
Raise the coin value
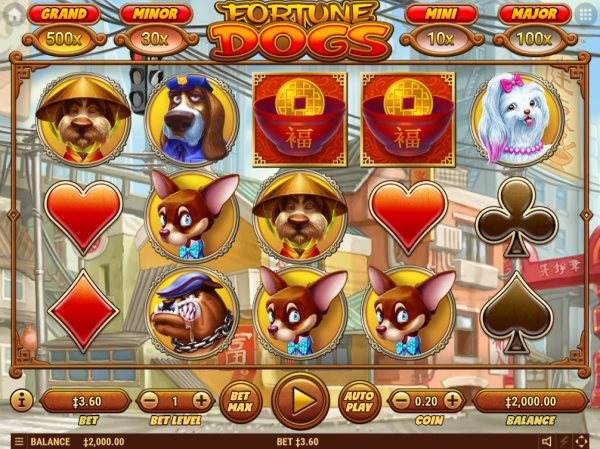pyautogui.click(x=453, y=401)
